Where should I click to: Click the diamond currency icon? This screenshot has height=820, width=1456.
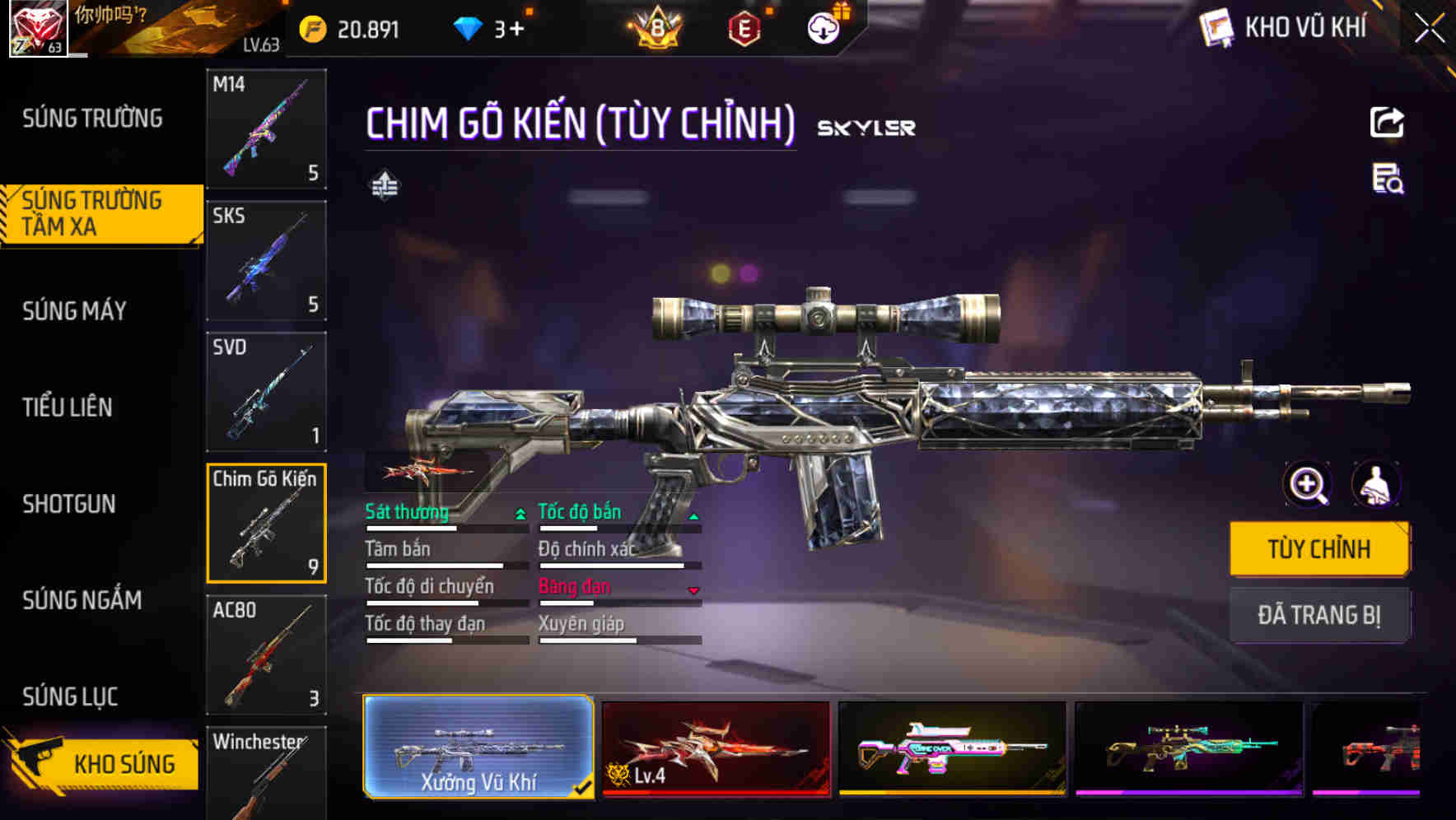[469, 27]
